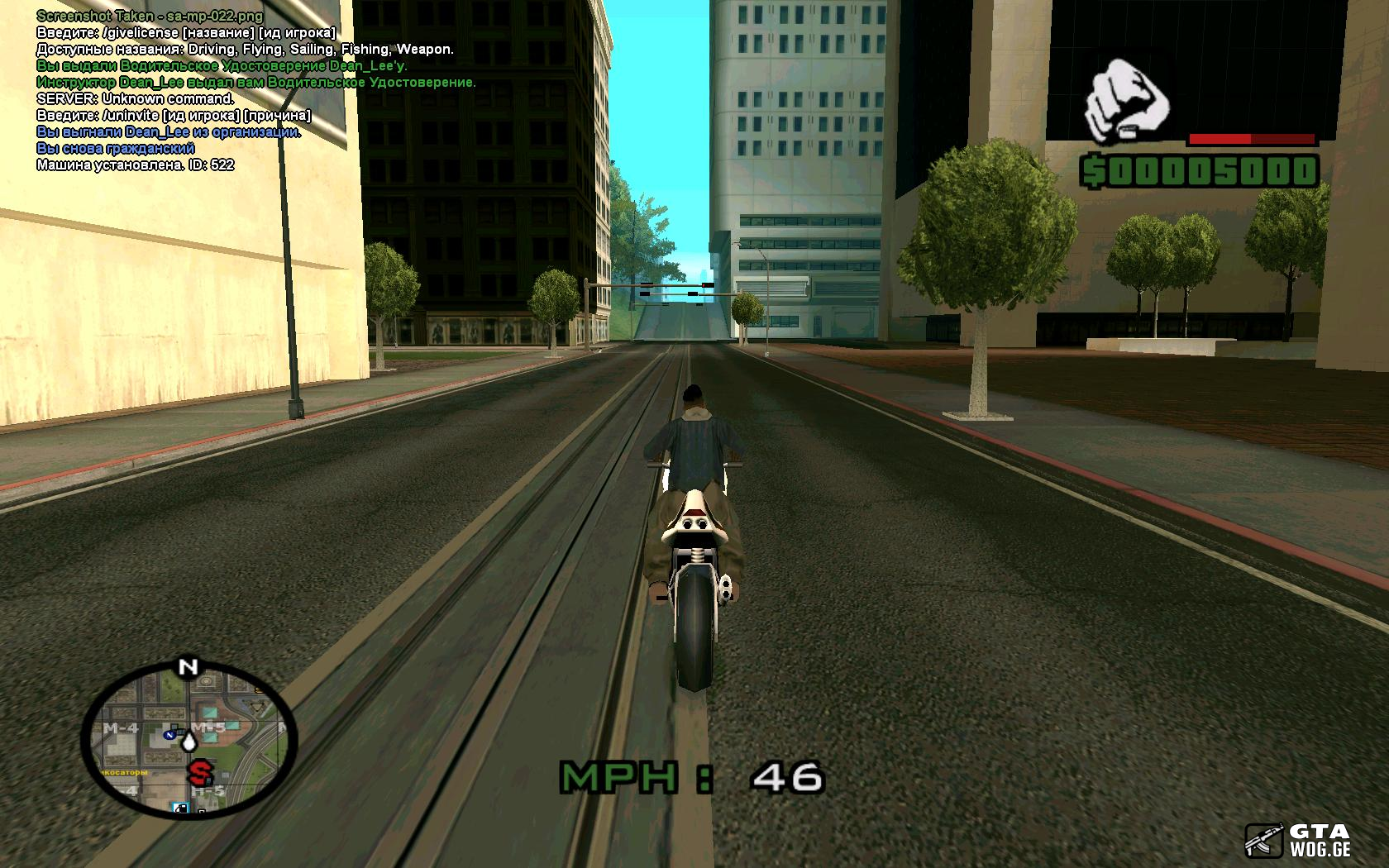Click the GTA WOG.GE watermark logo
1389x868 pixels.
click(1298, 840)
